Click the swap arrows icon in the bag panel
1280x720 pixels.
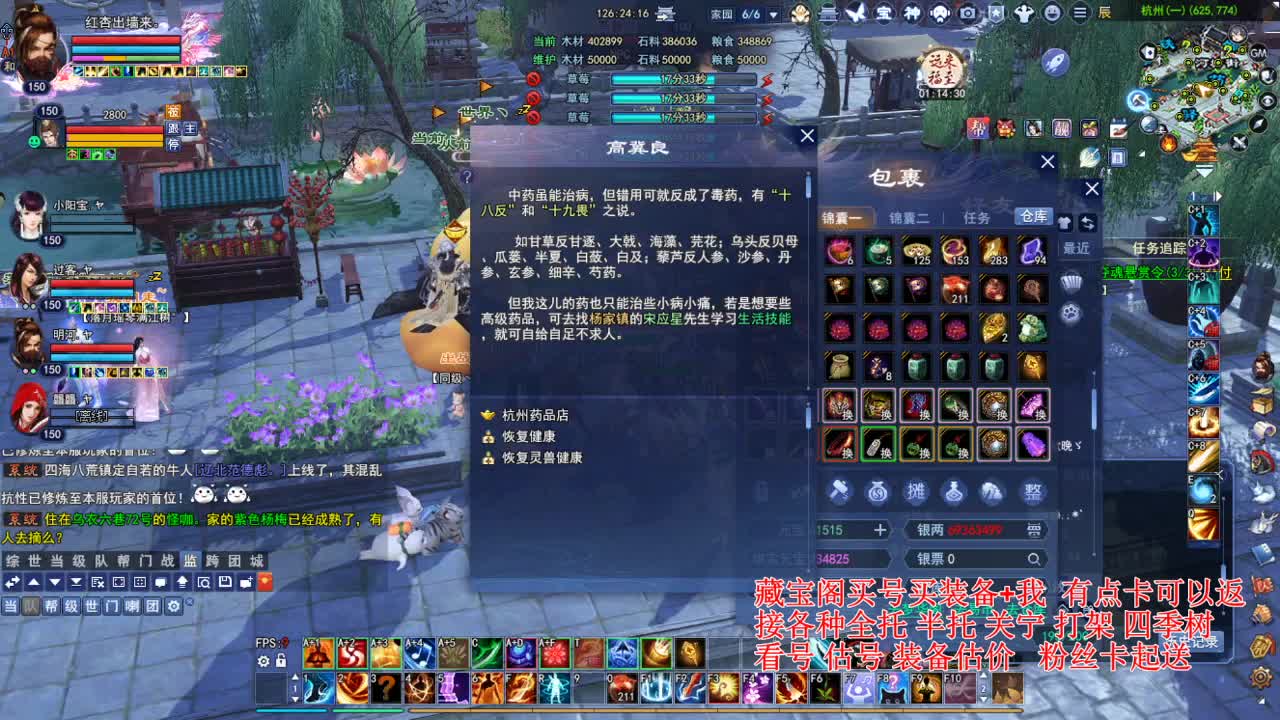(x=1088, y=225)
